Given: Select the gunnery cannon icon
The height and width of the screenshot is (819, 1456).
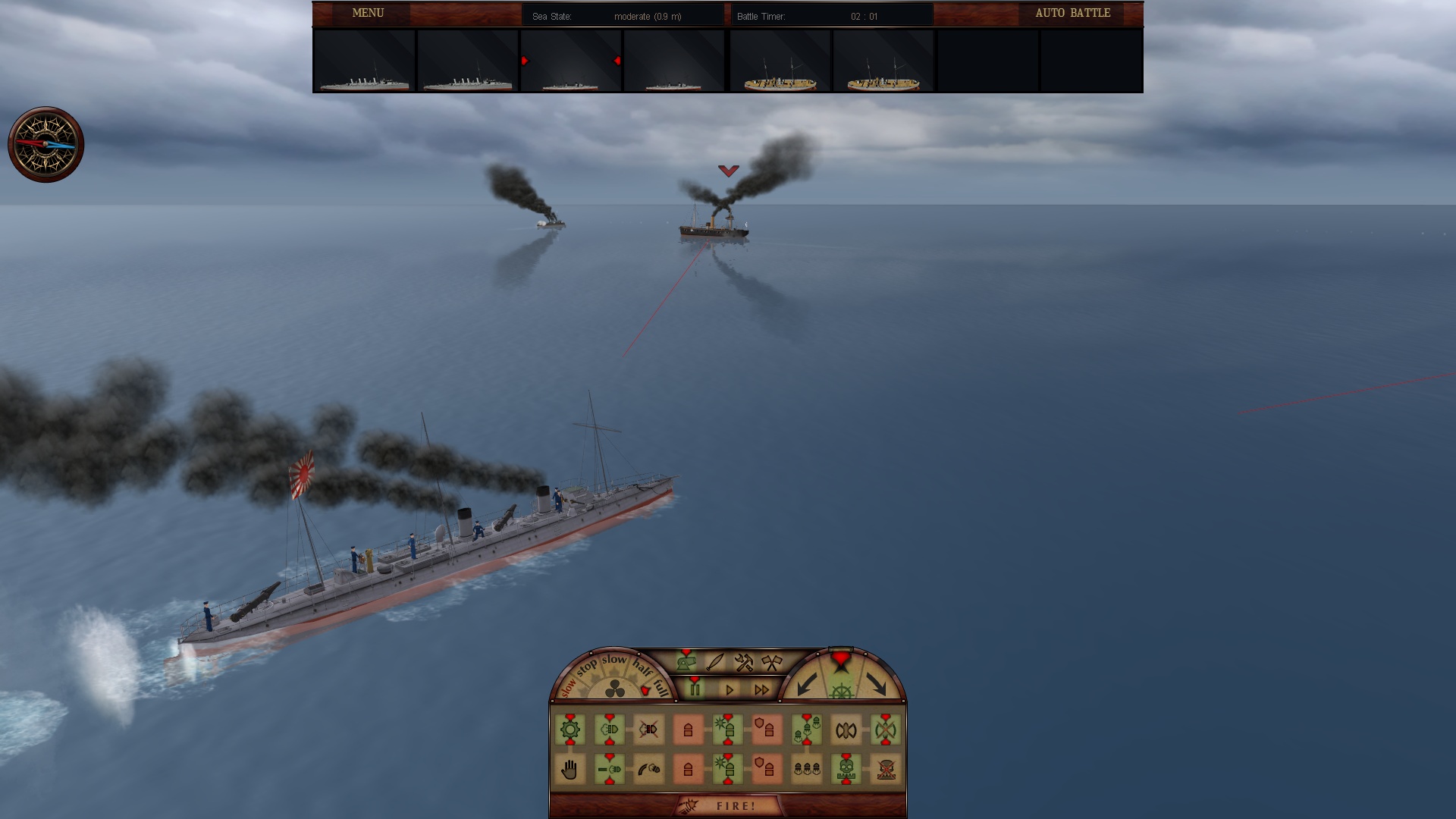Looking at the screenshot, I should click(x=686, y=663).
